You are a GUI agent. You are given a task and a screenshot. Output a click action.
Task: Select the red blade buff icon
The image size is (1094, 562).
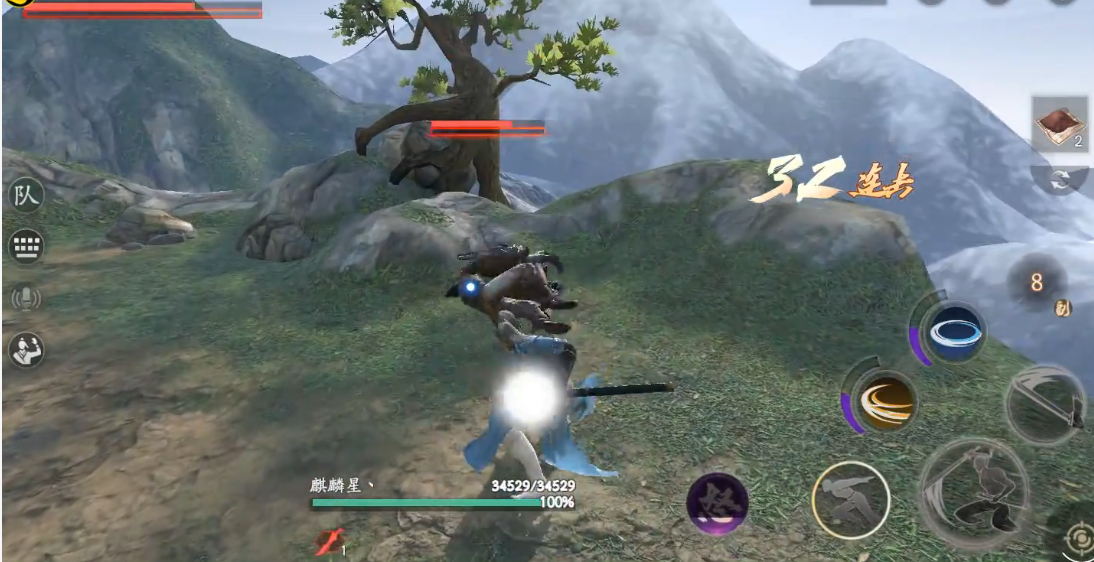(x=331, y=541)
